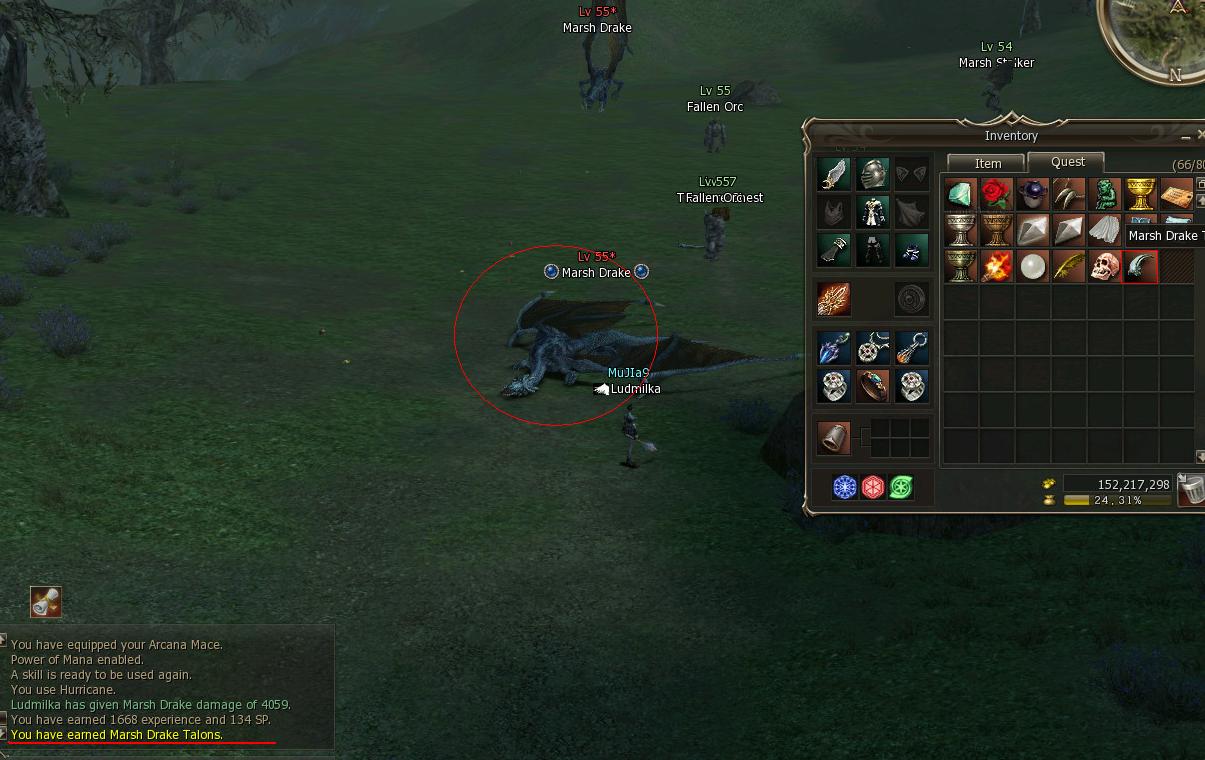Click the equipped weapon slot
The width and height of the screenshot is (1205, 760).
pyautogui.click(x=834, y=299)
